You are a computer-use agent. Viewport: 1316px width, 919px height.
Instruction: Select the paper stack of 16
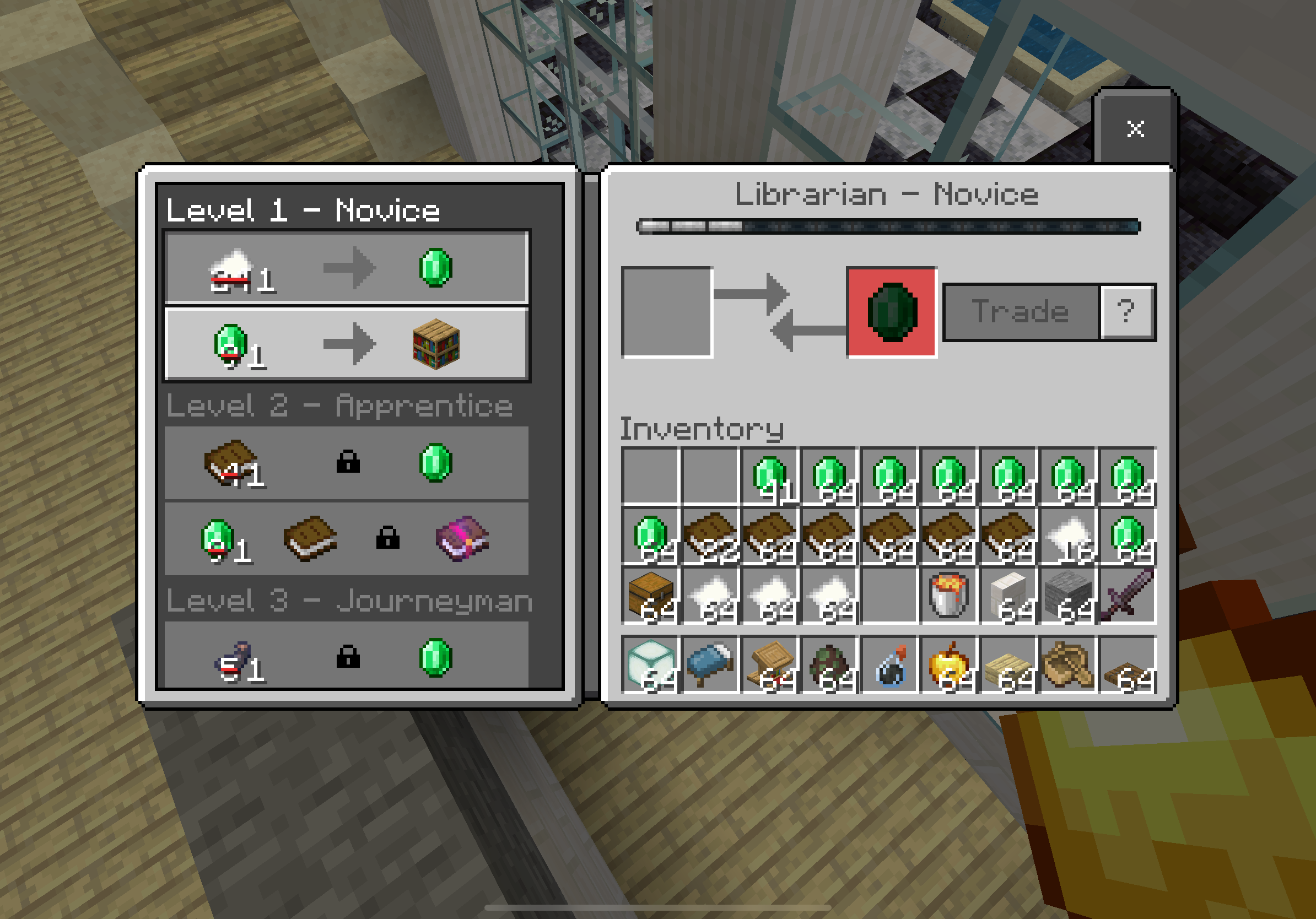coord(1069,537)
